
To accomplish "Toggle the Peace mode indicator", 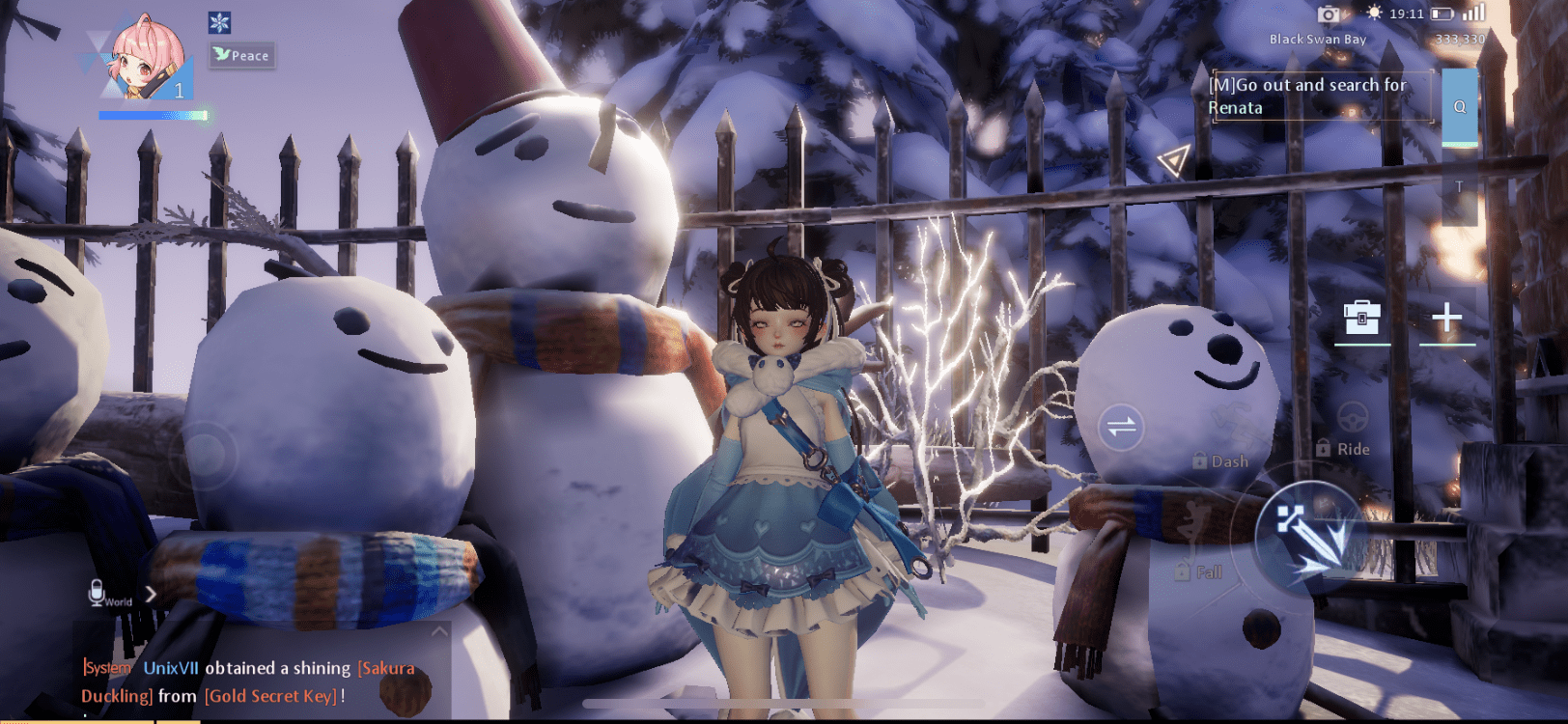I will coord(240,55).
